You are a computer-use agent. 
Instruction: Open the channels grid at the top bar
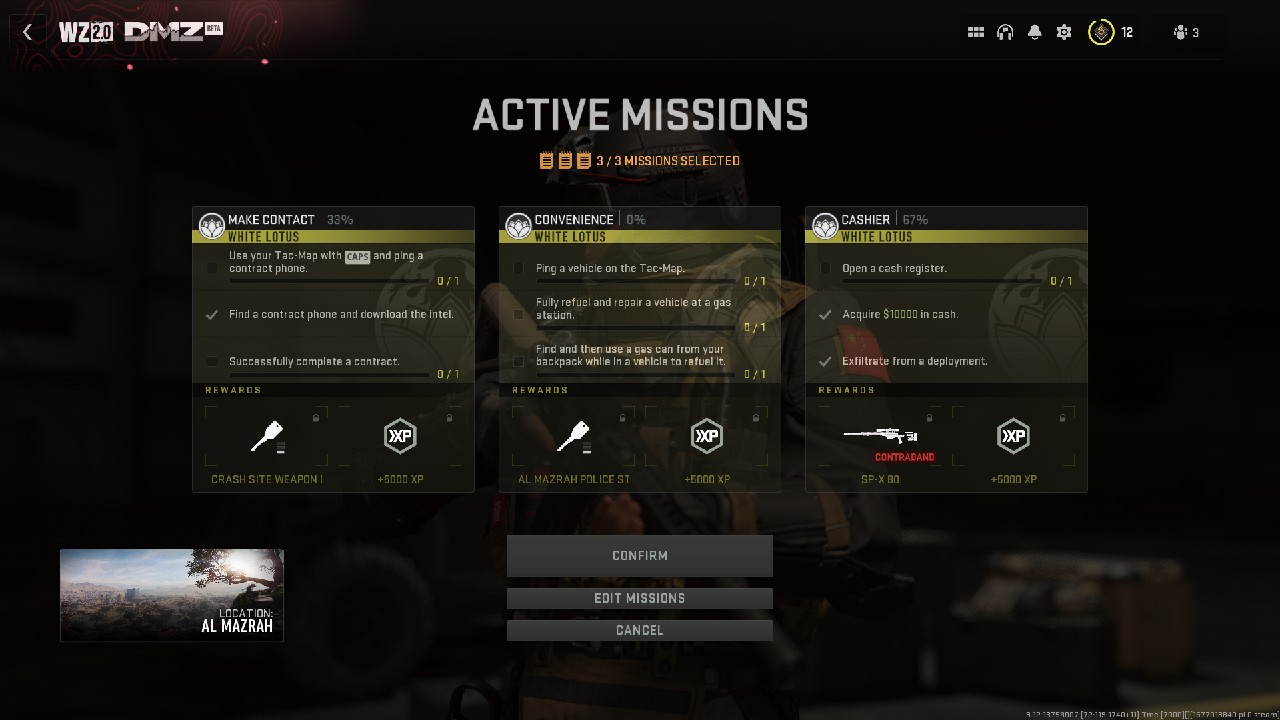(x=975, y=31)
